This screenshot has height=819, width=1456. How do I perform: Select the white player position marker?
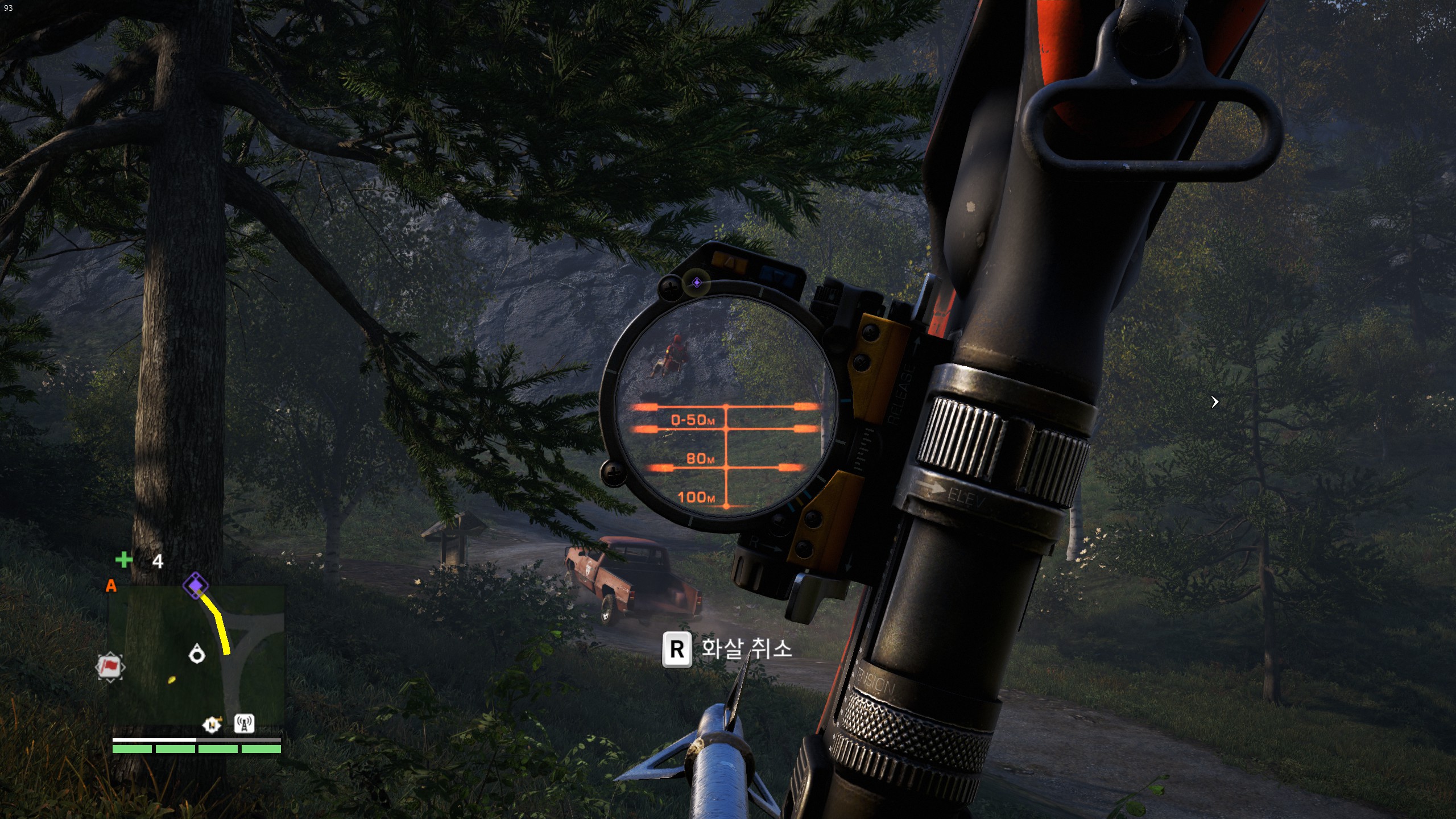tap(197, 654)
